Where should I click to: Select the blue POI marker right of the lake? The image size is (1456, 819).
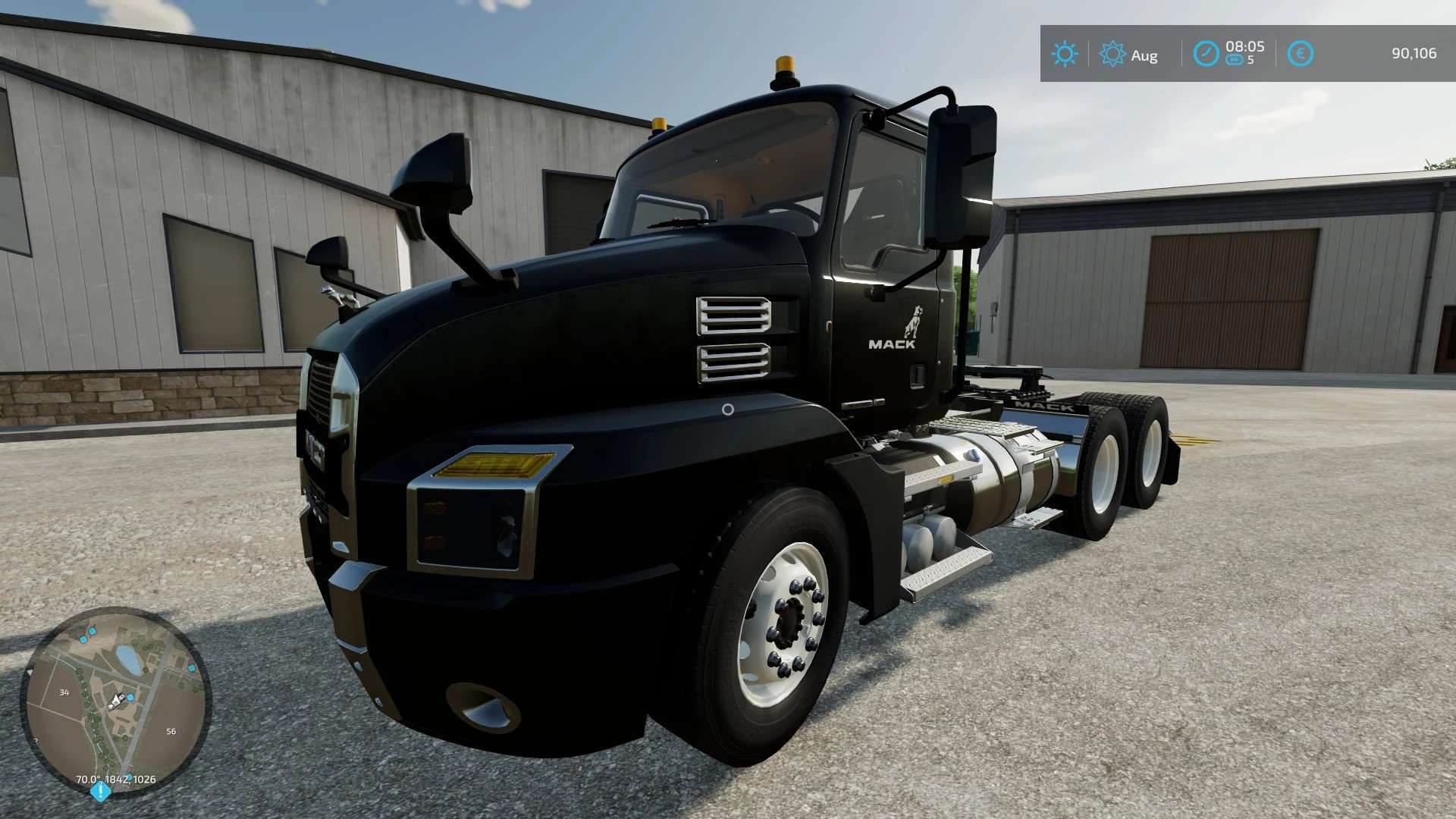coord(191,668)
